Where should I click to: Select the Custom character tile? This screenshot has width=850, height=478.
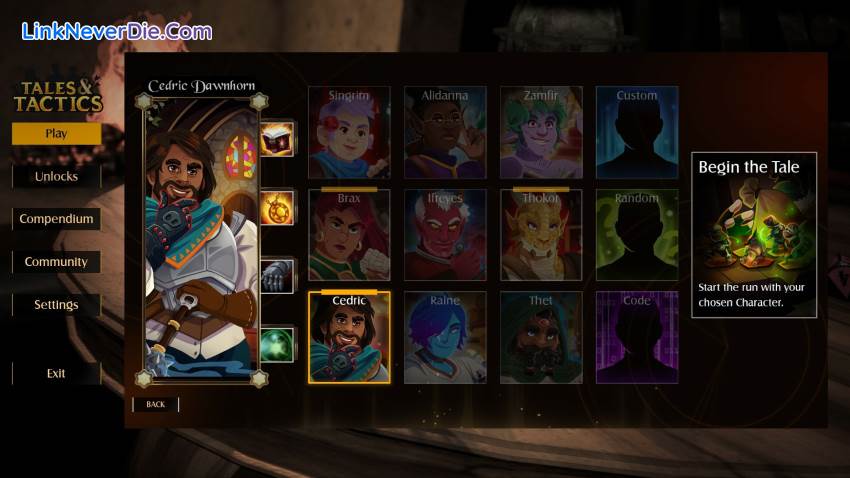(637, 132)
